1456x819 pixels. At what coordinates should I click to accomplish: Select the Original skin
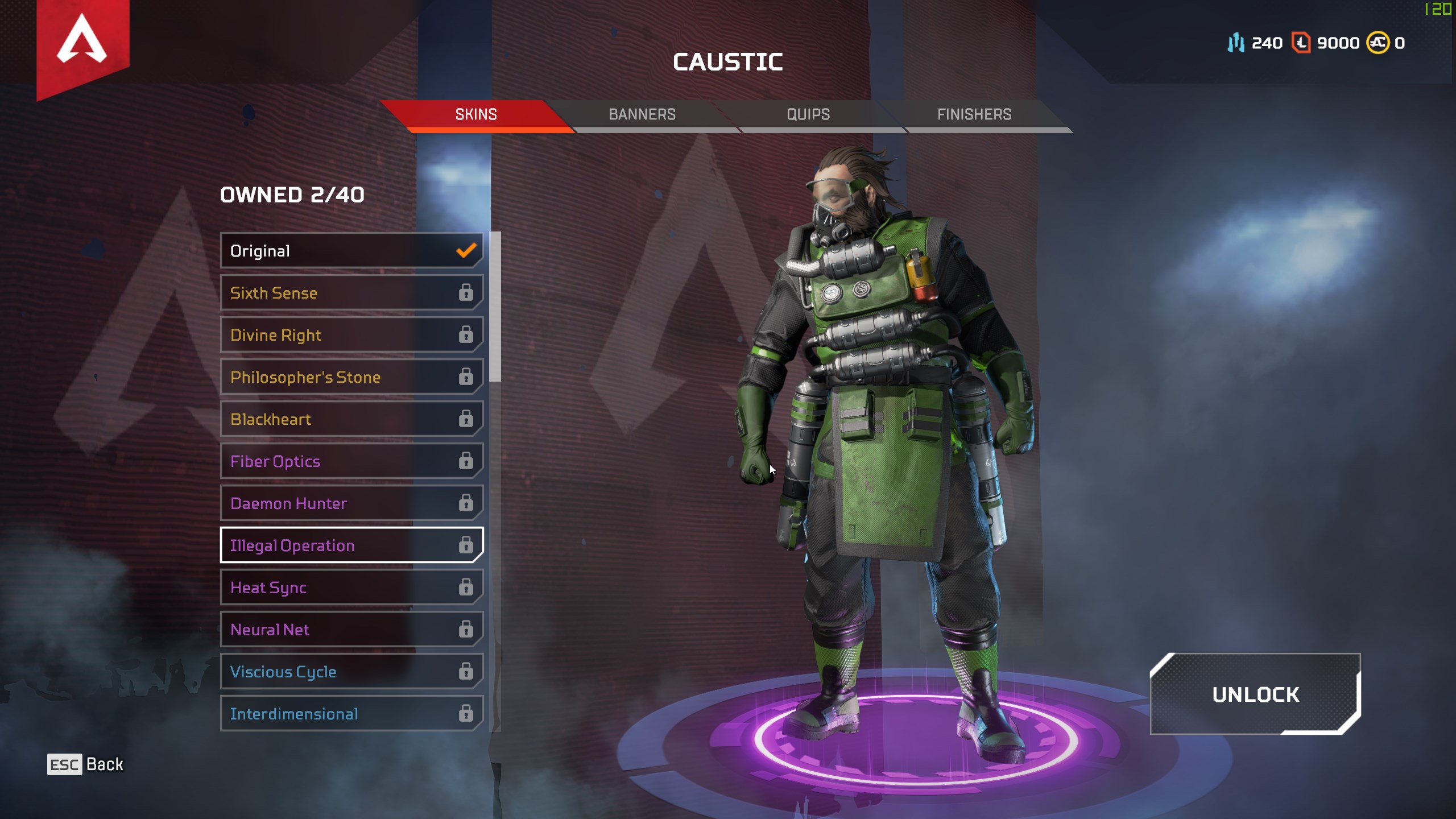tap(351, 251)
